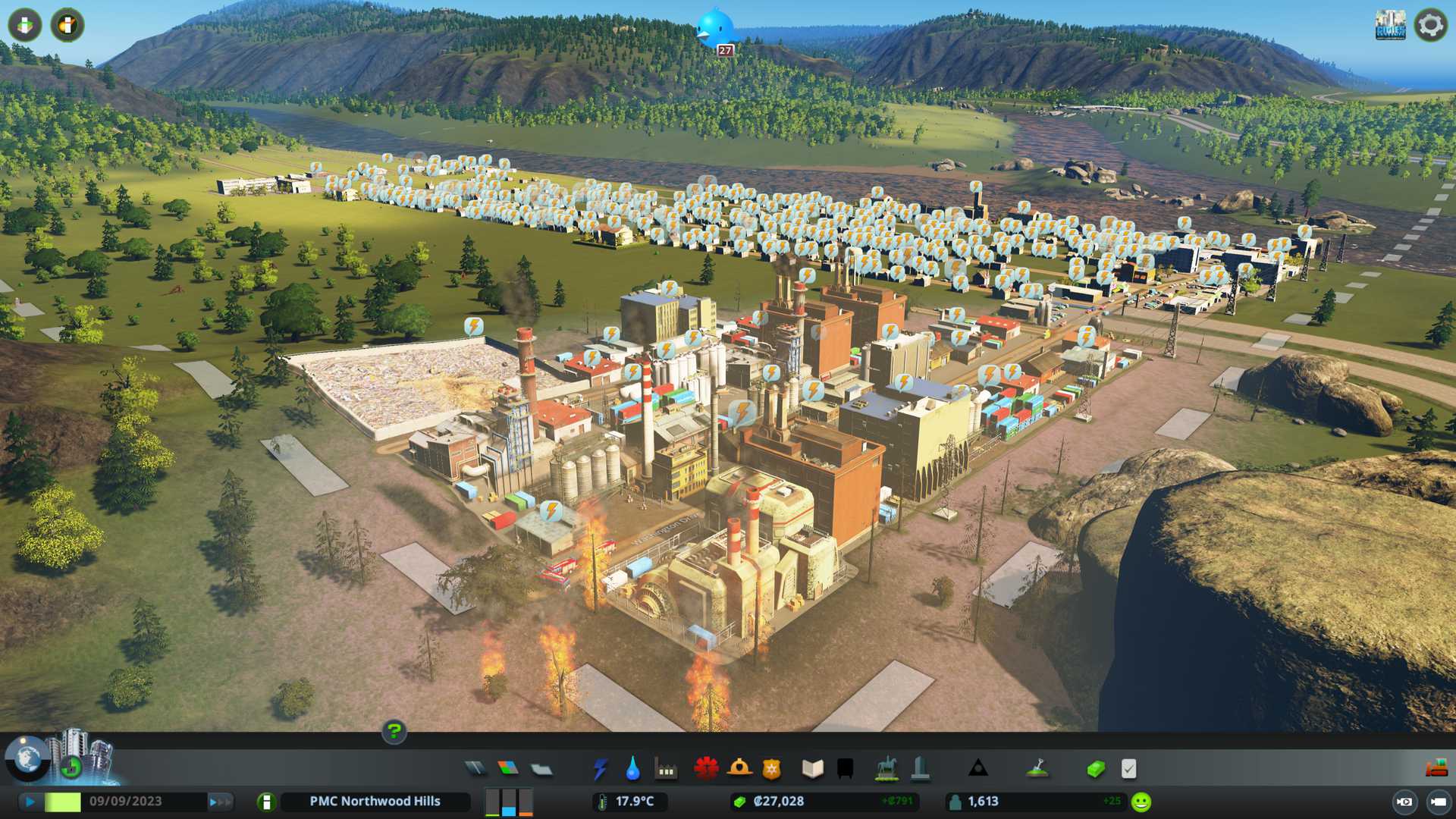Open city info beside PMC Northwood Hills
Viewport: 1456px width, 819px height.
[x=266, y=802]
